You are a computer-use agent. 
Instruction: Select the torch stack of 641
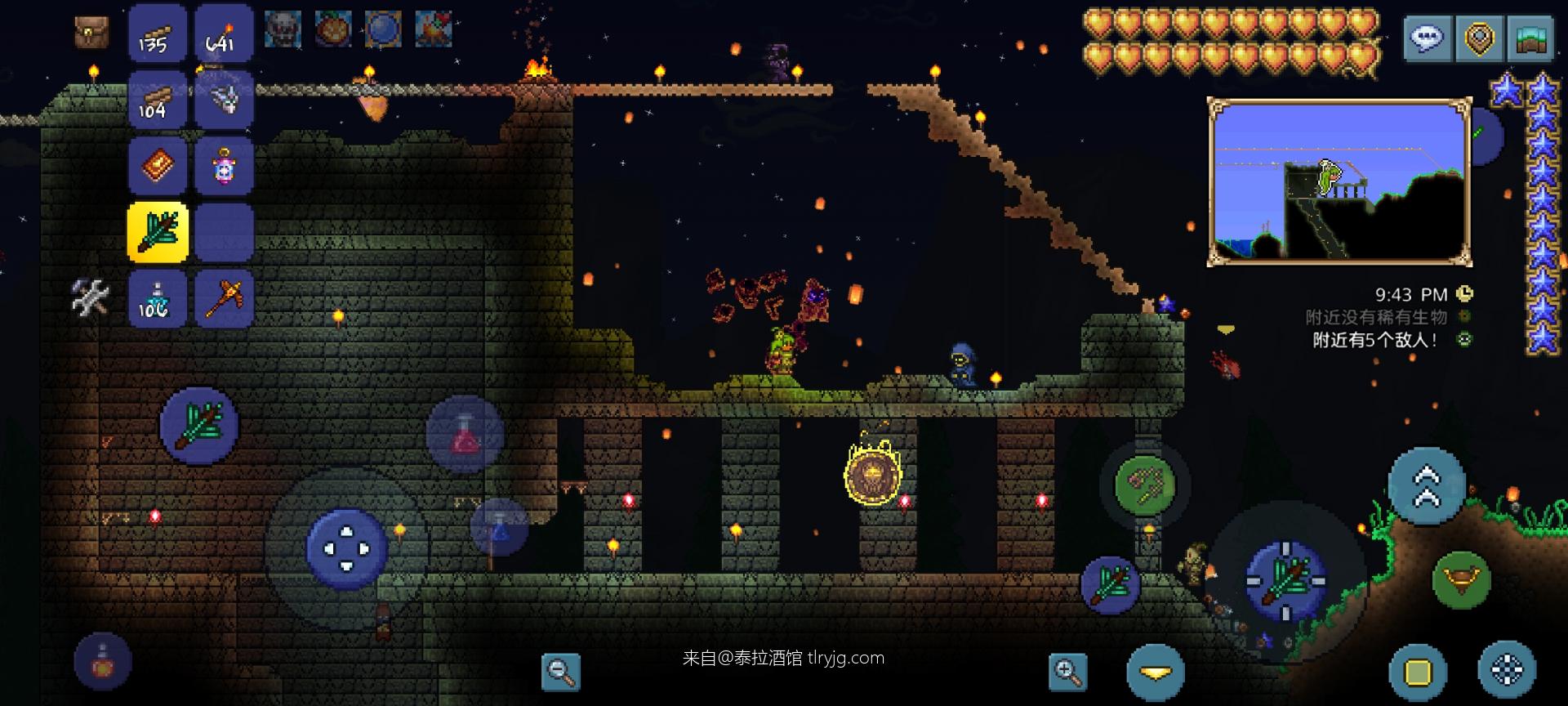point(224,34)
